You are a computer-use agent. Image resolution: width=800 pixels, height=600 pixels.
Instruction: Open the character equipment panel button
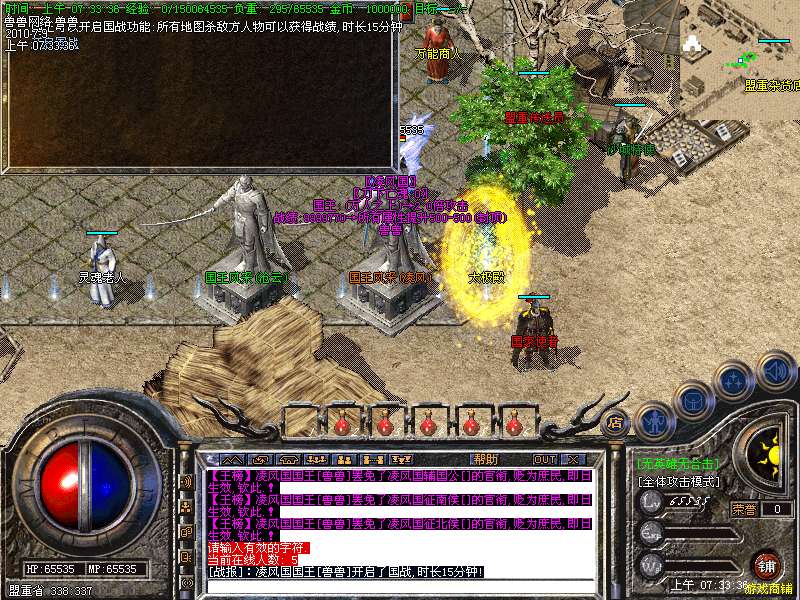[x=655, y=421]
